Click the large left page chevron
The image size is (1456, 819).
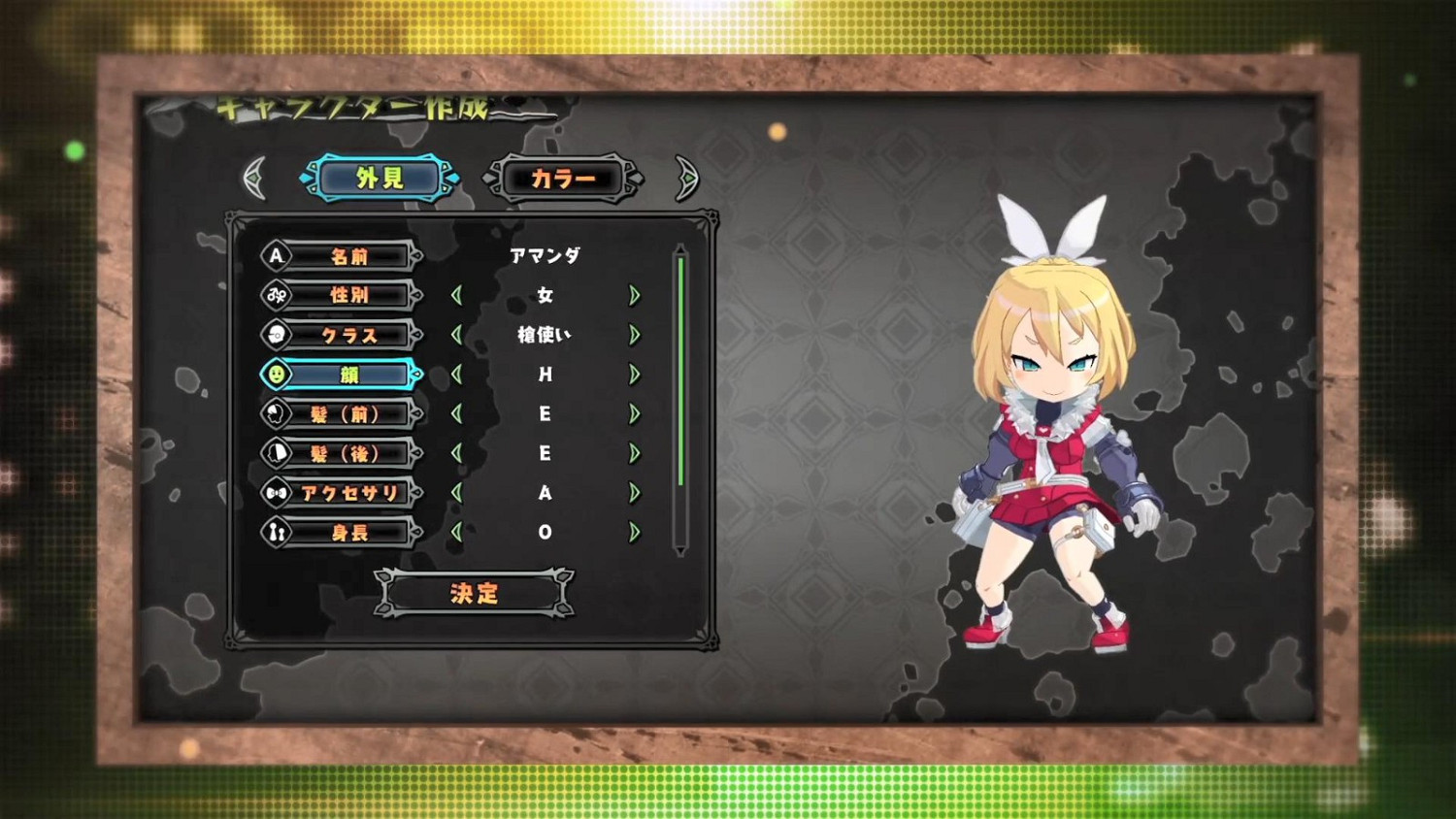coord(253,179)
